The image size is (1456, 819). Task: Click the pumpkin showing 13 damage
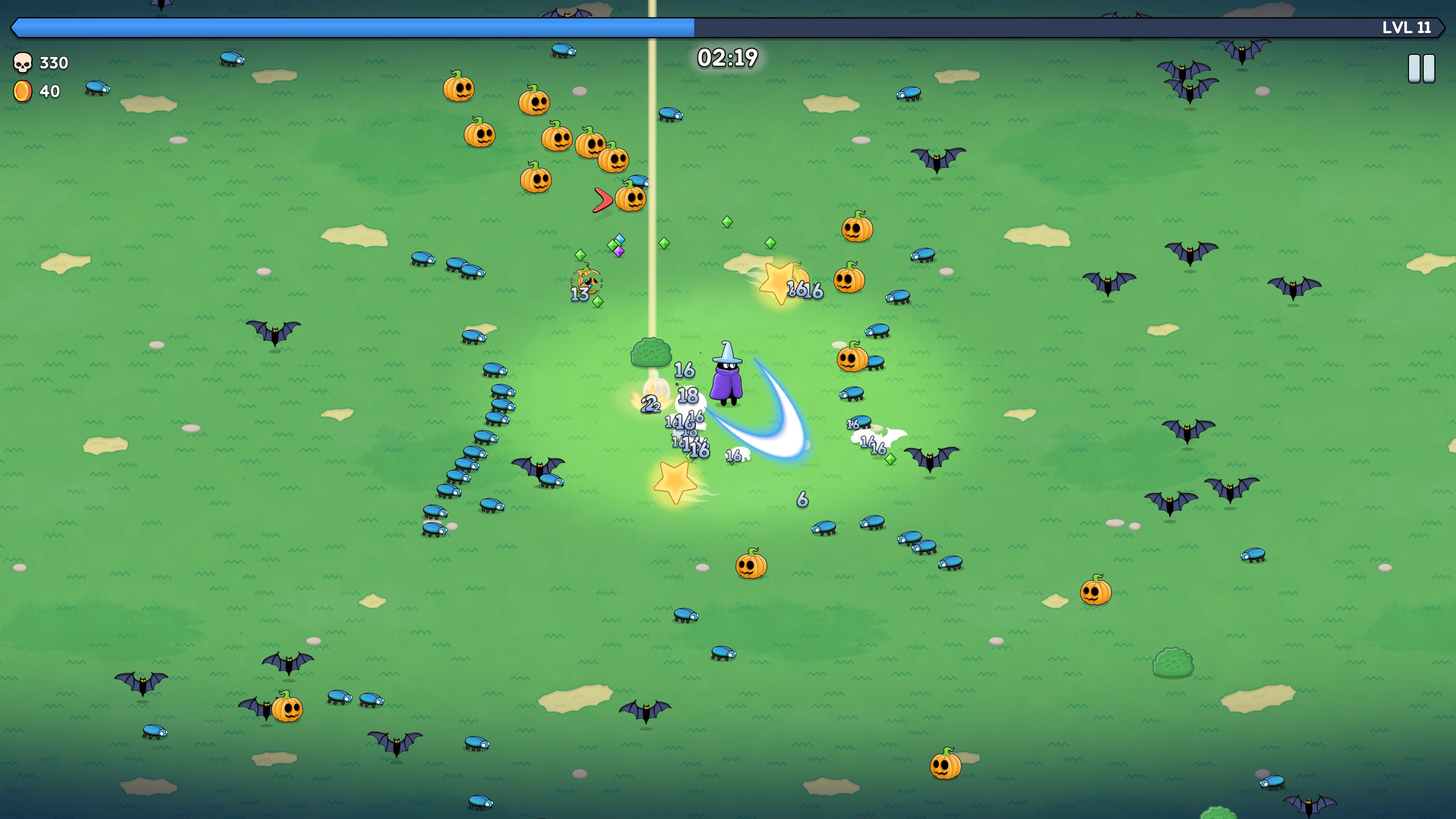586,281
